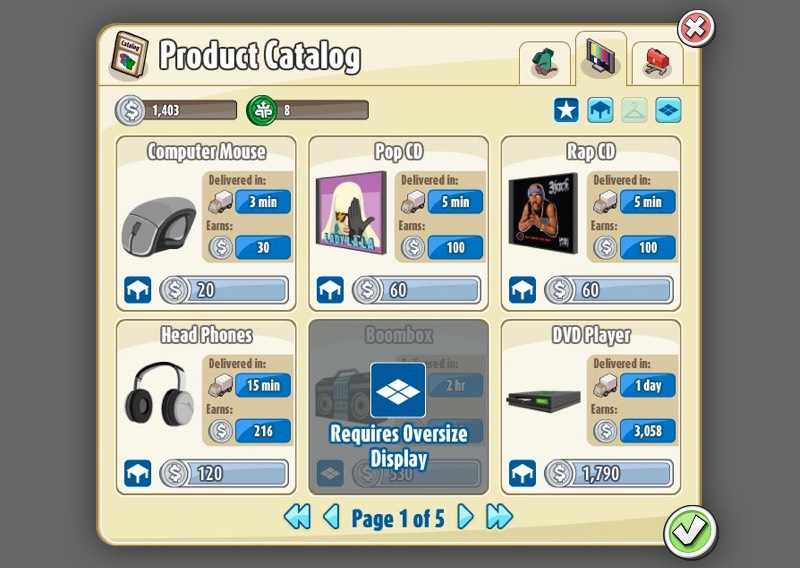Purchase the Rap CD for 60 coins

click(x=608, y=290)
